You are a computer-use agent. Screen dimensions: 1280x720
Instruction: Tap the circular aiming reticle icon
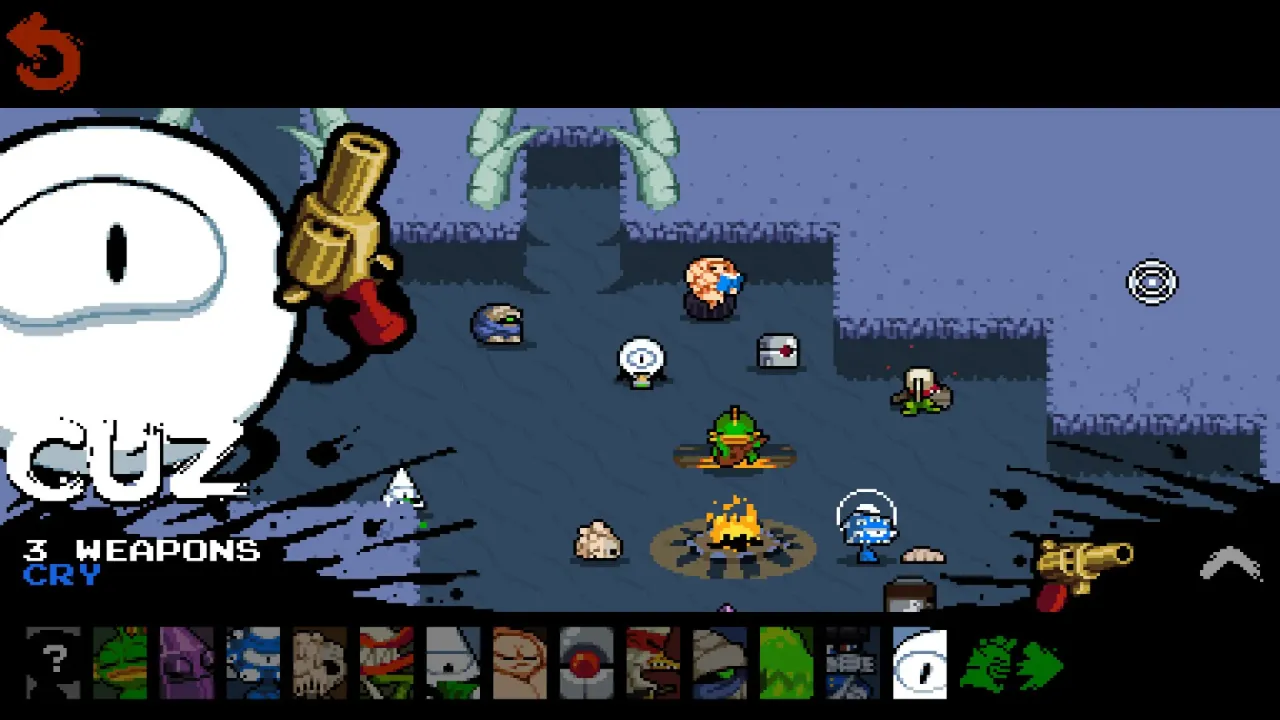point(1152,282)
